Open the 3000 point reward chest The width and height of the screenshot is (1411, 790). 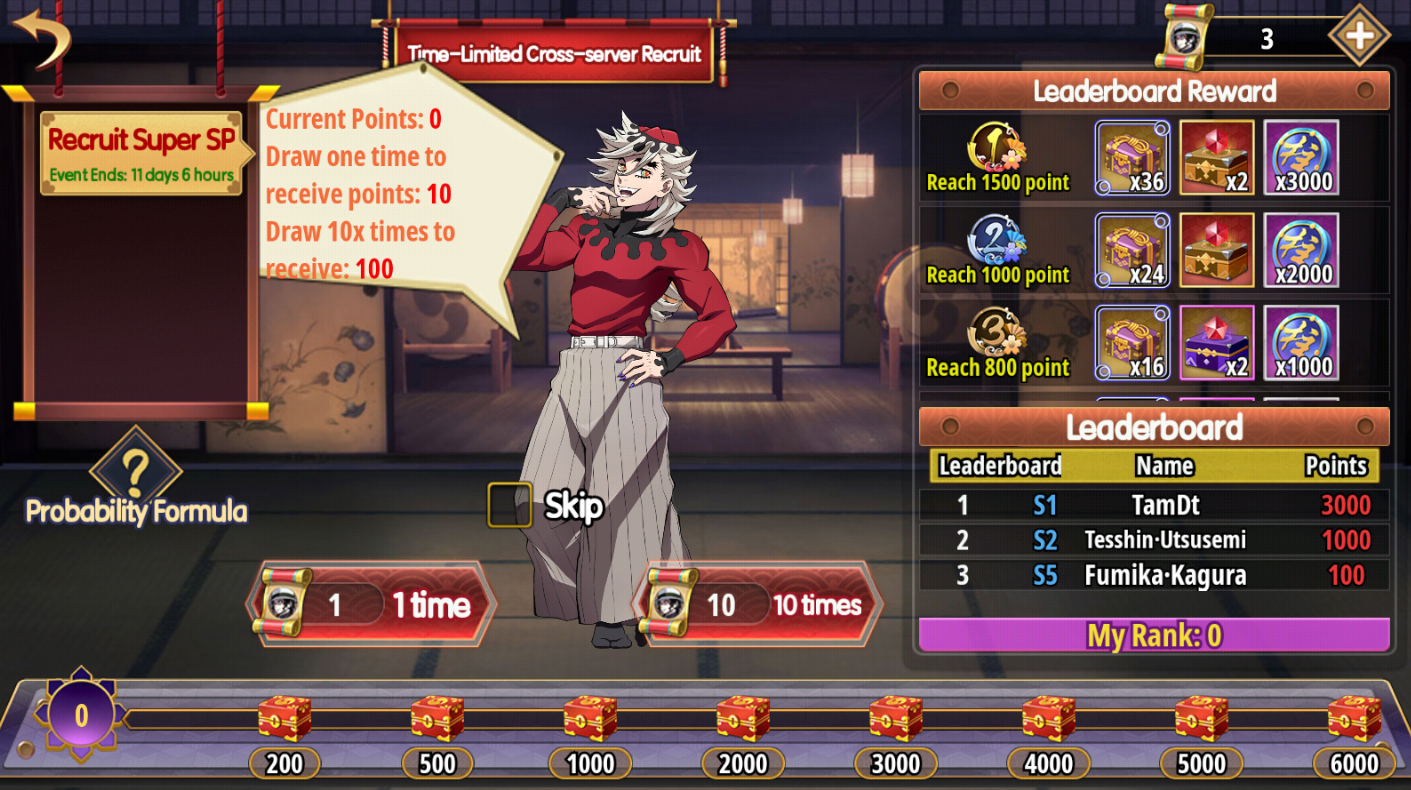896,718
